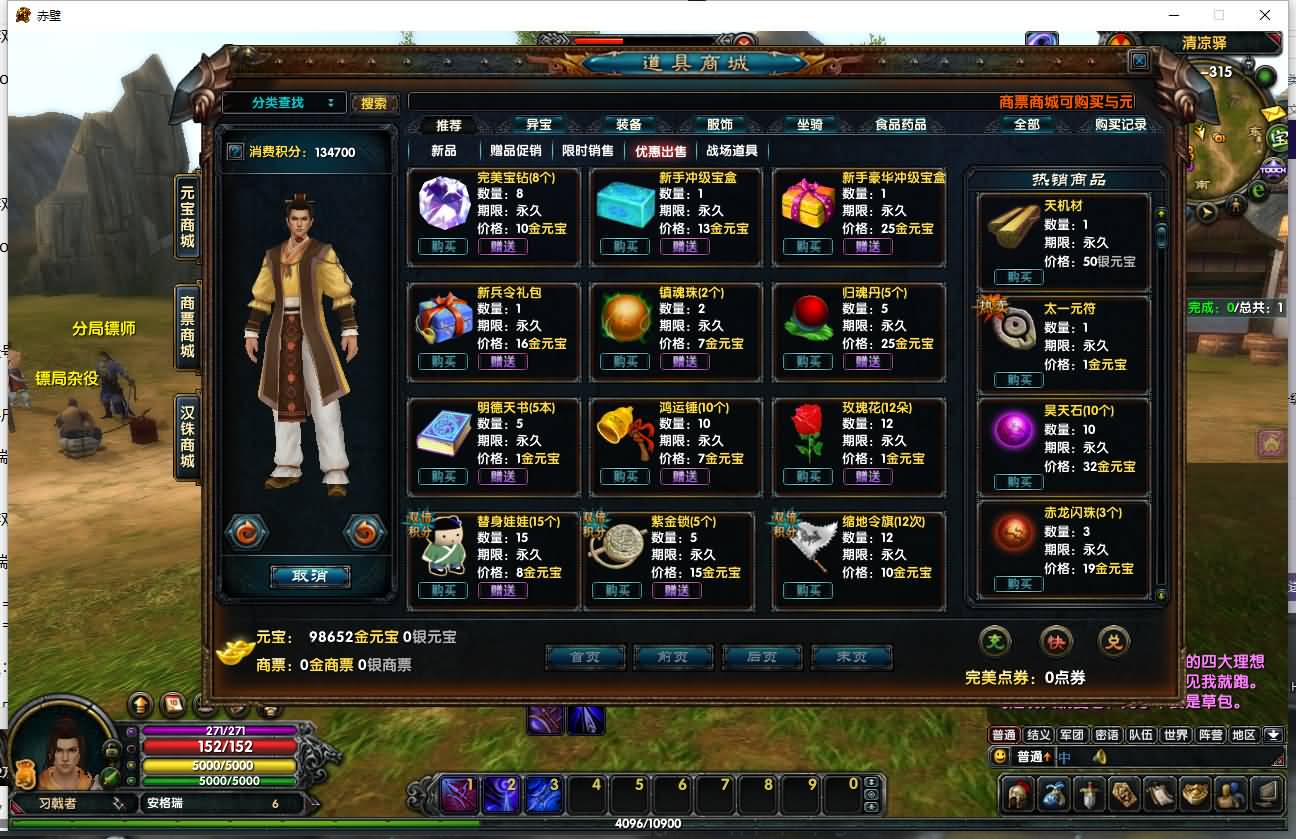Image resolution: width=1296 pixels, height=839 pixels.
Task: Click the 取消 button under the character preview
Action: 310,576
